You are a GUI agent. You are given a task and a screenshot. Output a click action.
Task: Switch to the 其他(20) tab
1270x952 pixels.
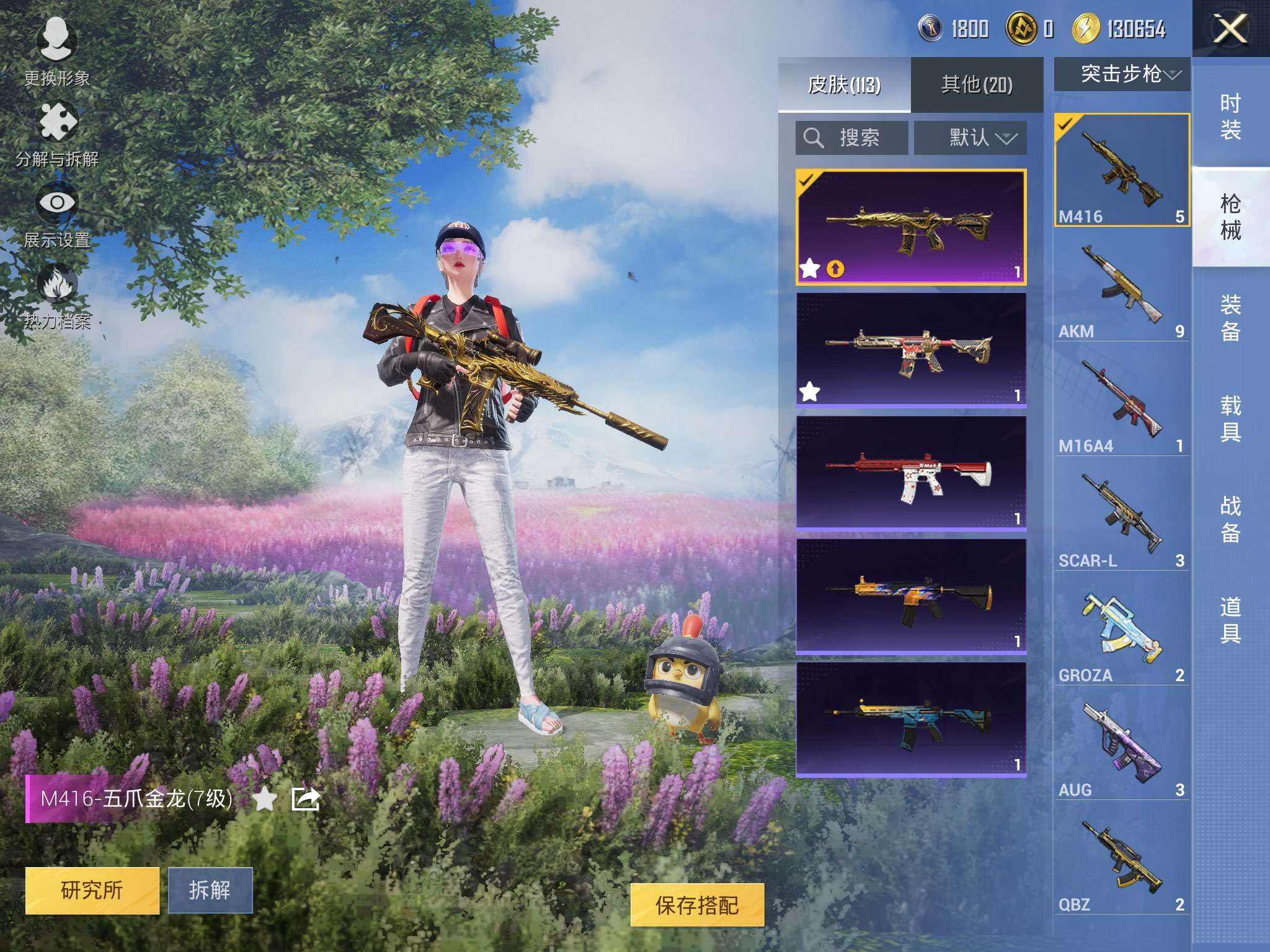[x=977, y=84]
